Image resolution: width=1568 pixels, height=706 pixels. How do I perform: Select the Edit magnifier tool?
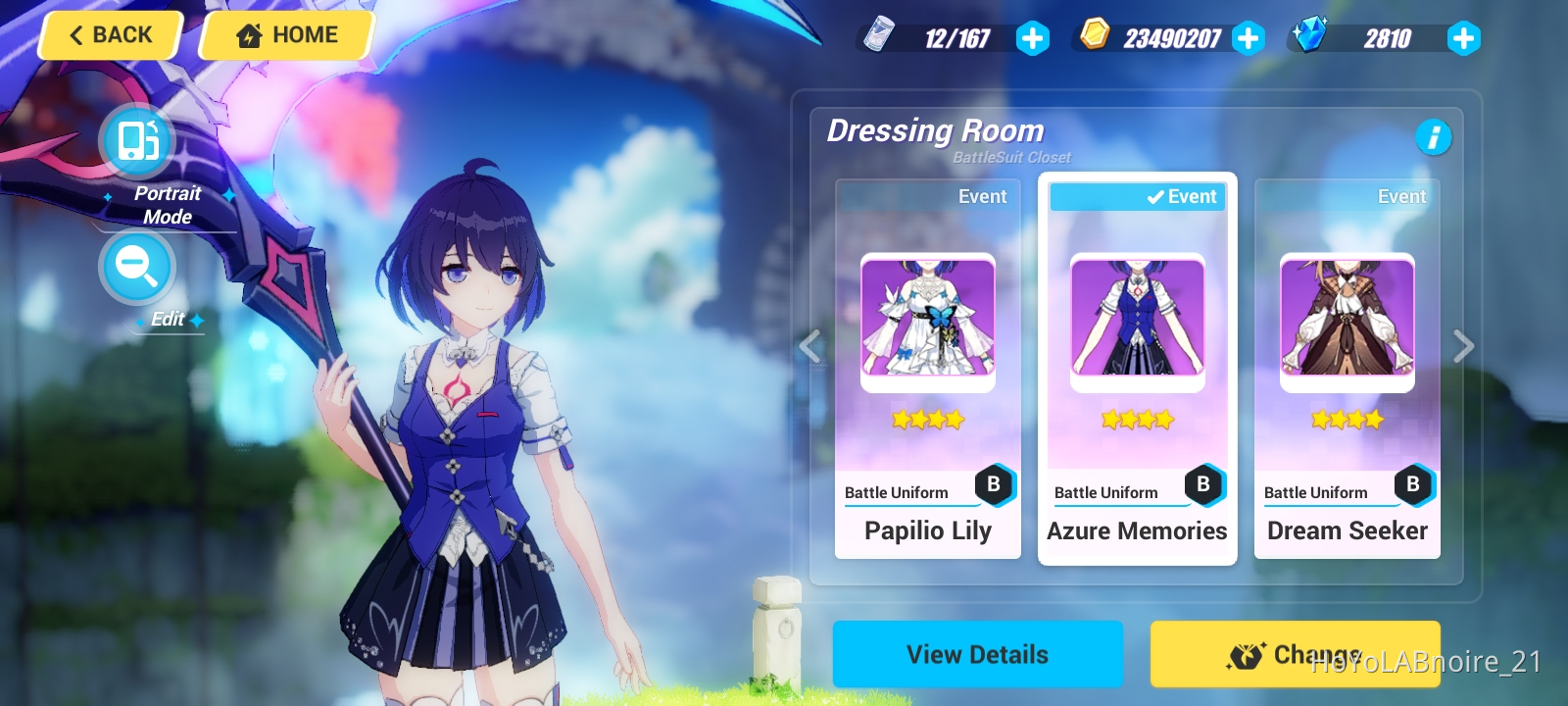[136, 267]
